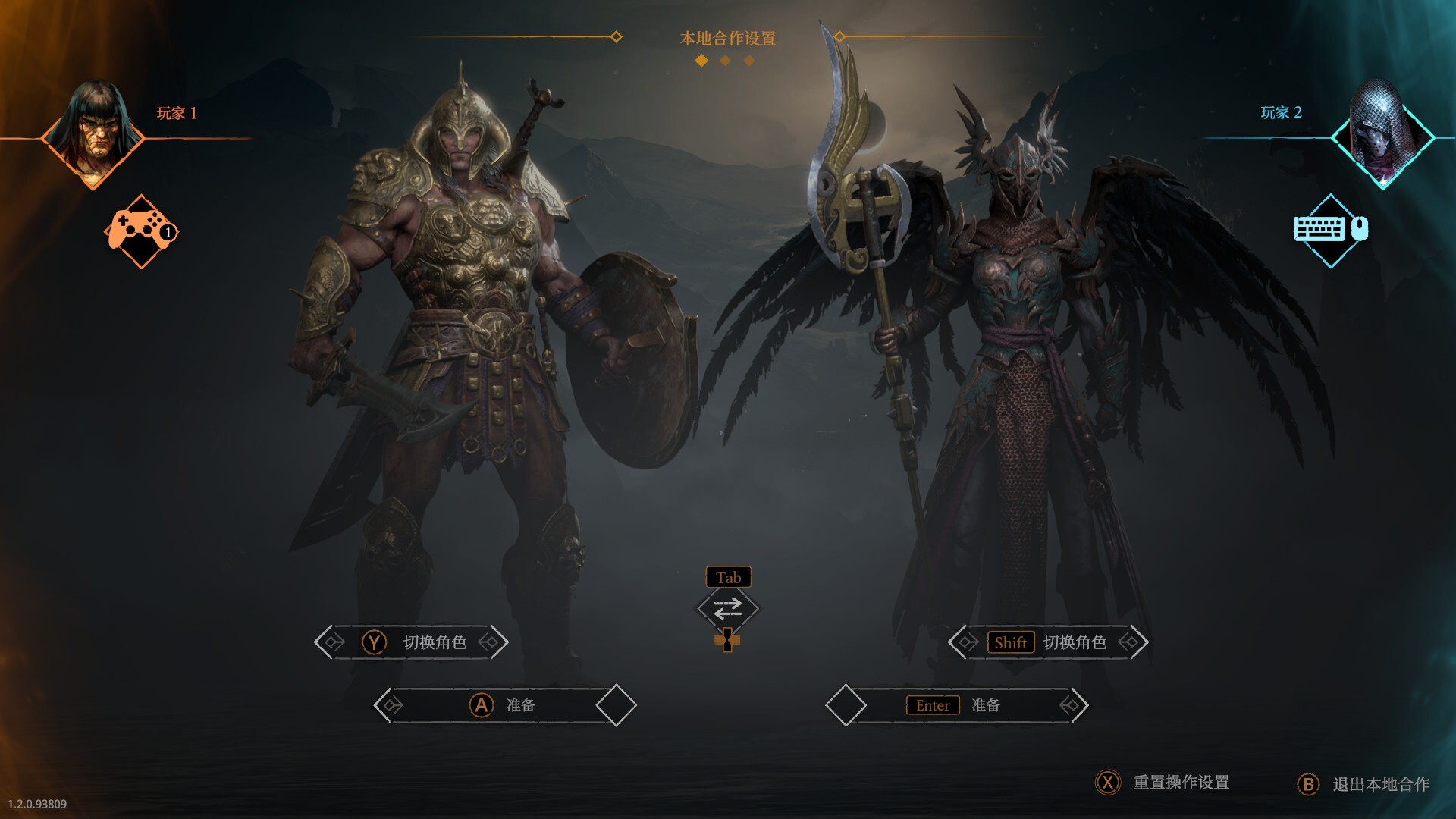Switch character for Player 2
The image size is (1456, 819).
(1049, 642)
